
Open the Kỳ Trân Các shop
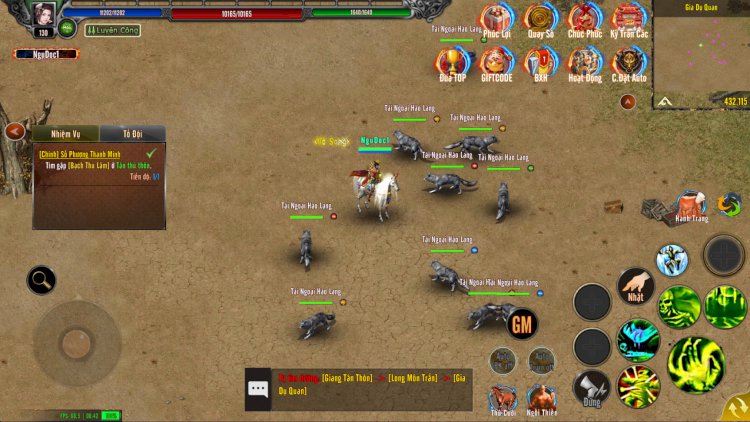tap(629, 19)
